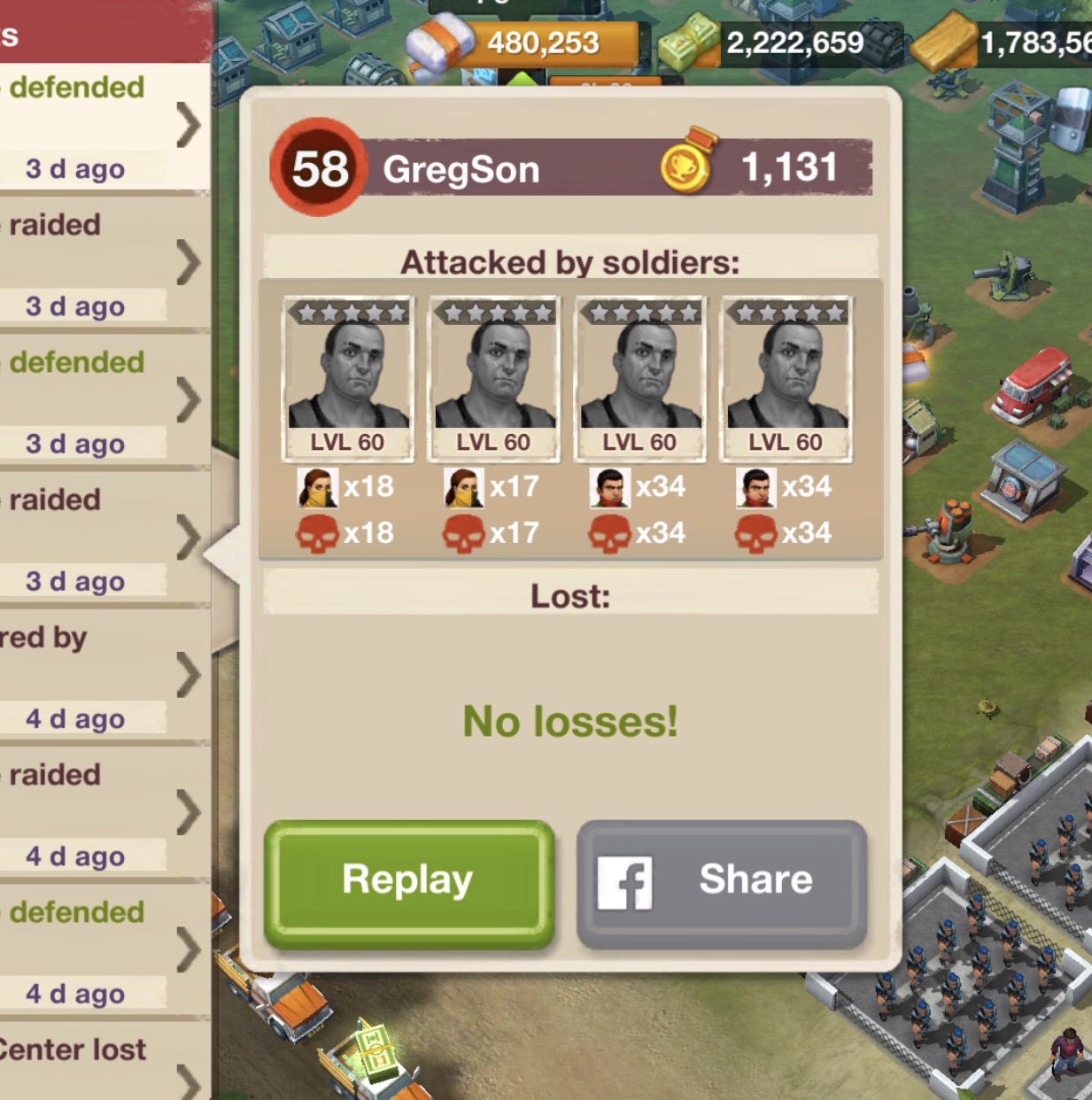Select the LVL 60 soldier card with x17 troops
Image resolution: width=1092 pixels, height=1100 pixels.
(x=493, y=378)
